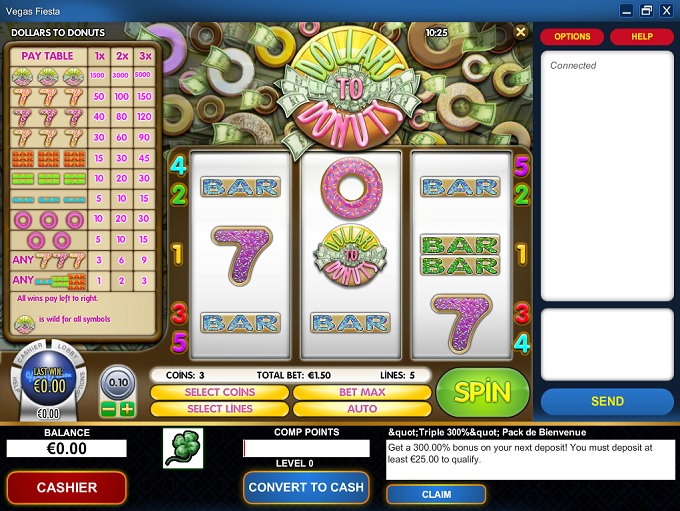The width and height of the screenshot is (680, 511).
Task: Decrease coin value with the green minus
Action: tap(109, 409)
